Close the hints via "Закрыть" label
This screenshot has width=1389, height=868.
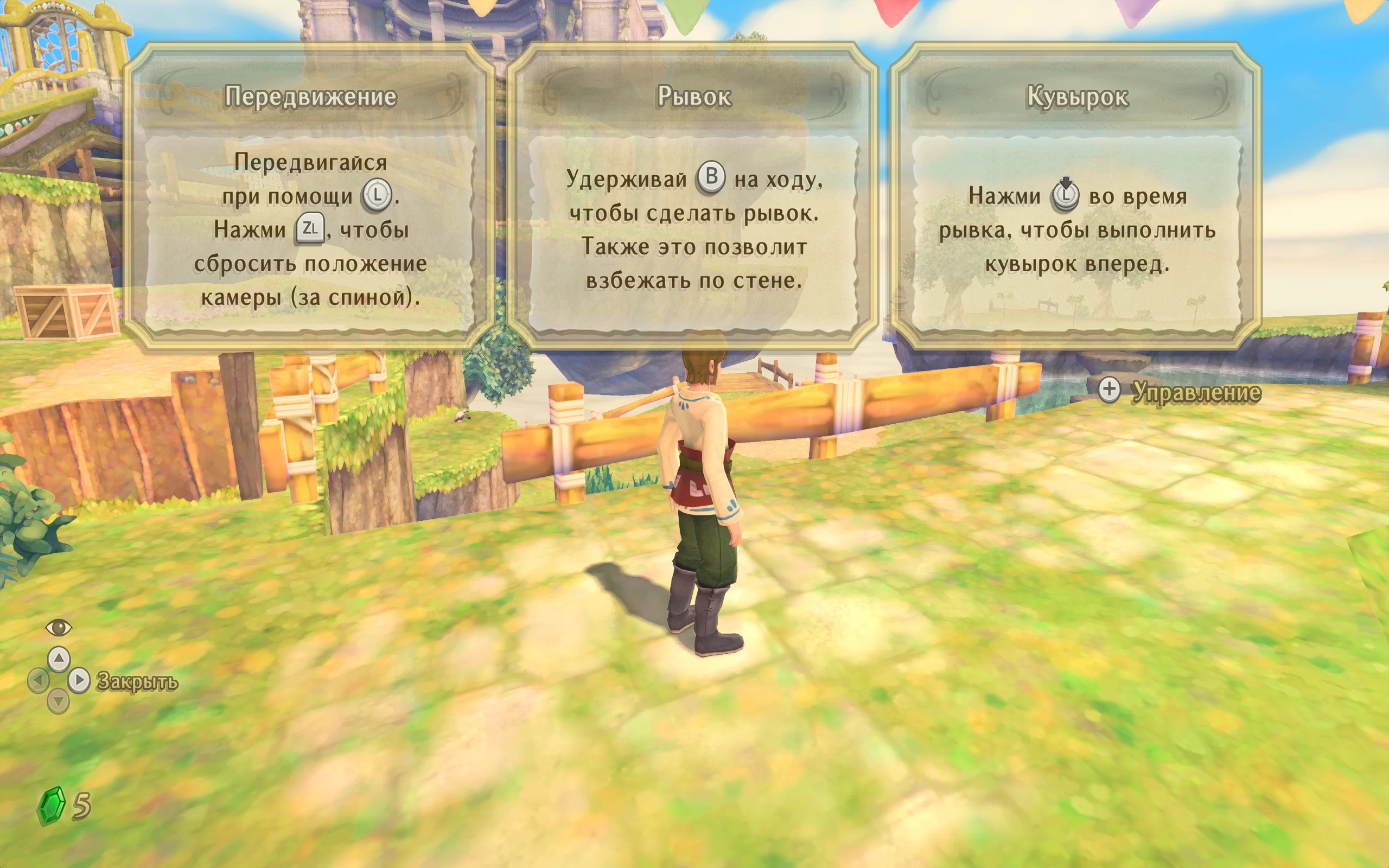point(137,681)
